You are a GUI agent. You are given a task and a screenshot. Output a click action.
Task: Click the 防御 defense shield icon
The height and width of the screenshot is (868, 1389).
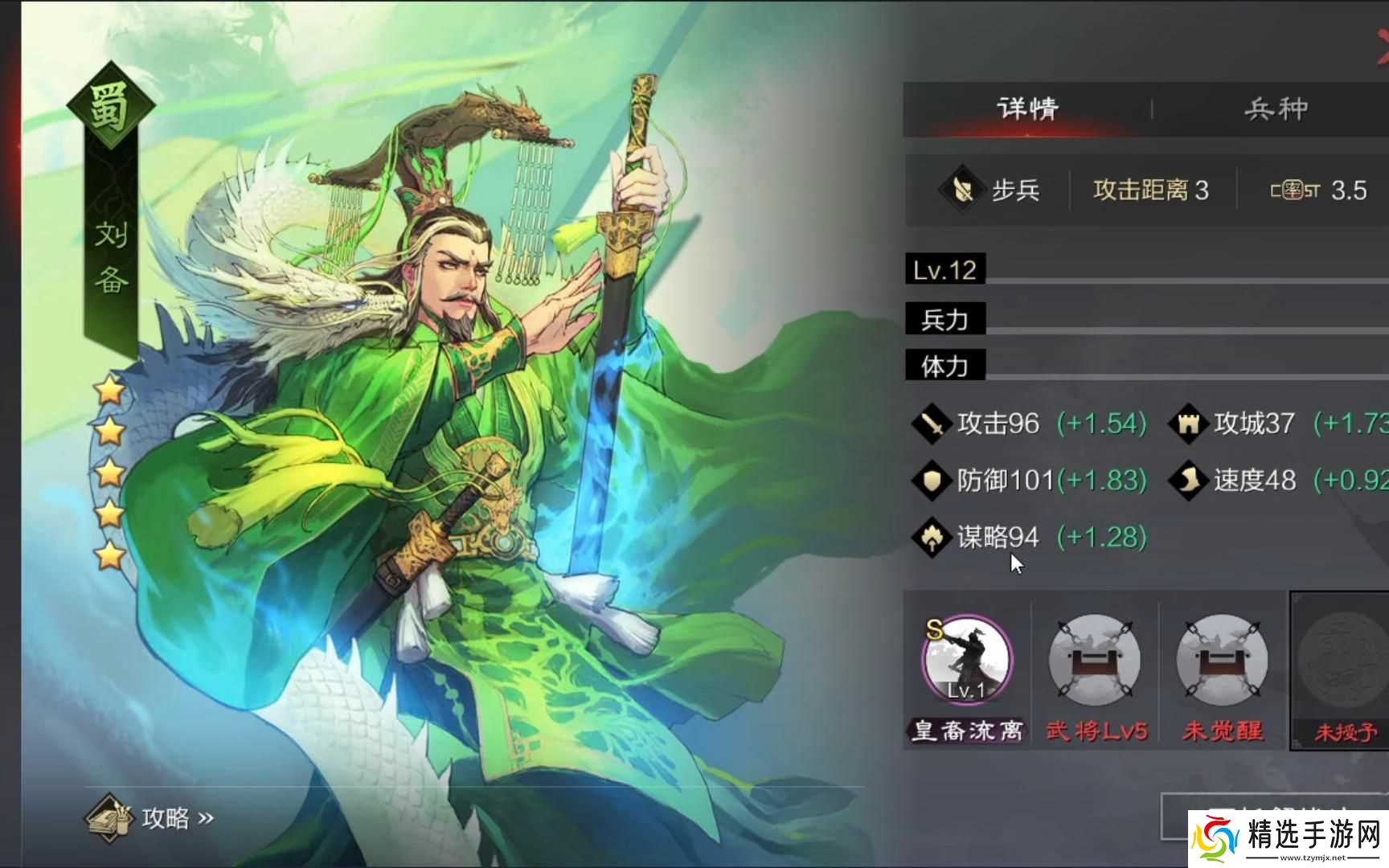931,480
